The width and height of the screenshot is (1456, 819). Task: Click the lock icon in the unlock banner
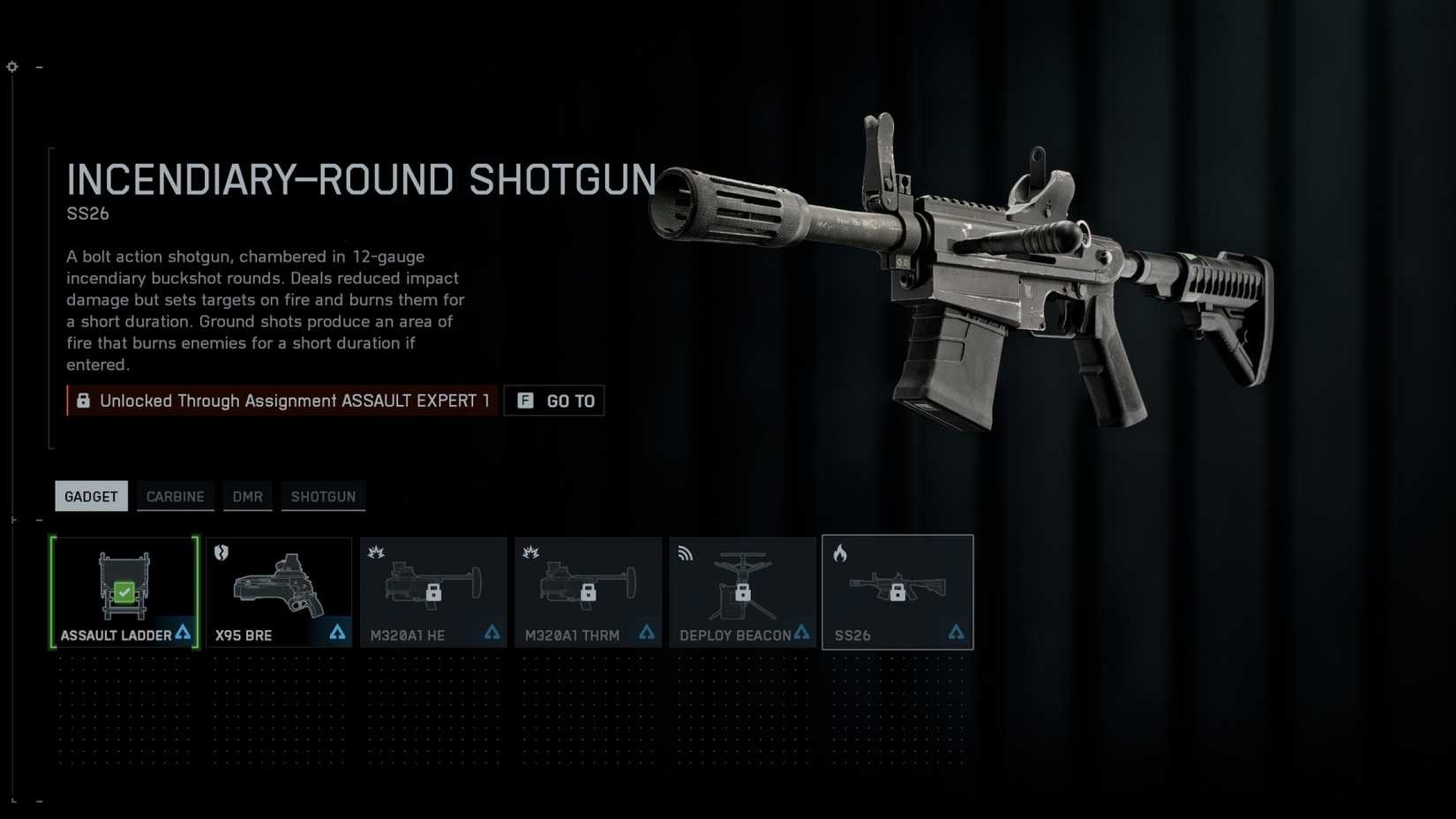coord(84,400)
